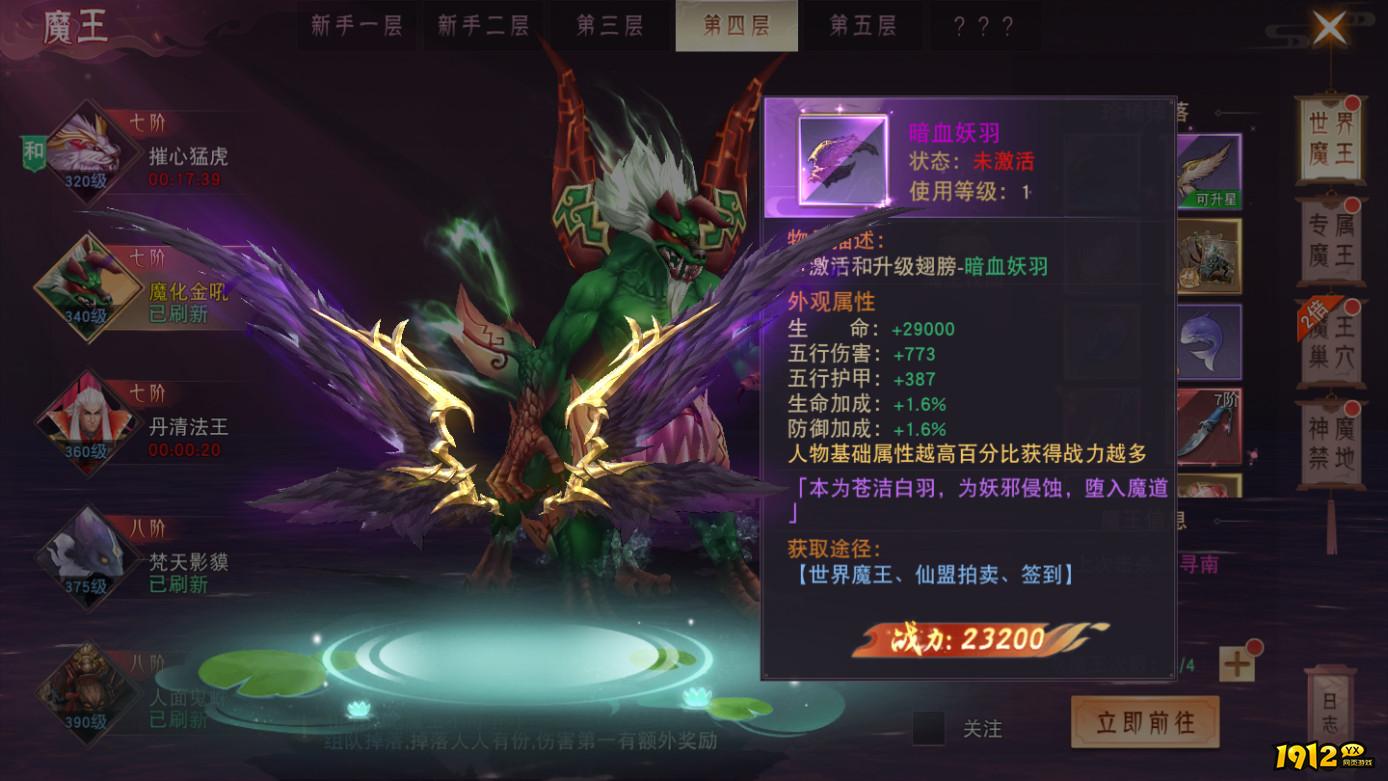Open the ??? mystery tab
Viewport: 1388px width, 781px height.
[984, 27]
